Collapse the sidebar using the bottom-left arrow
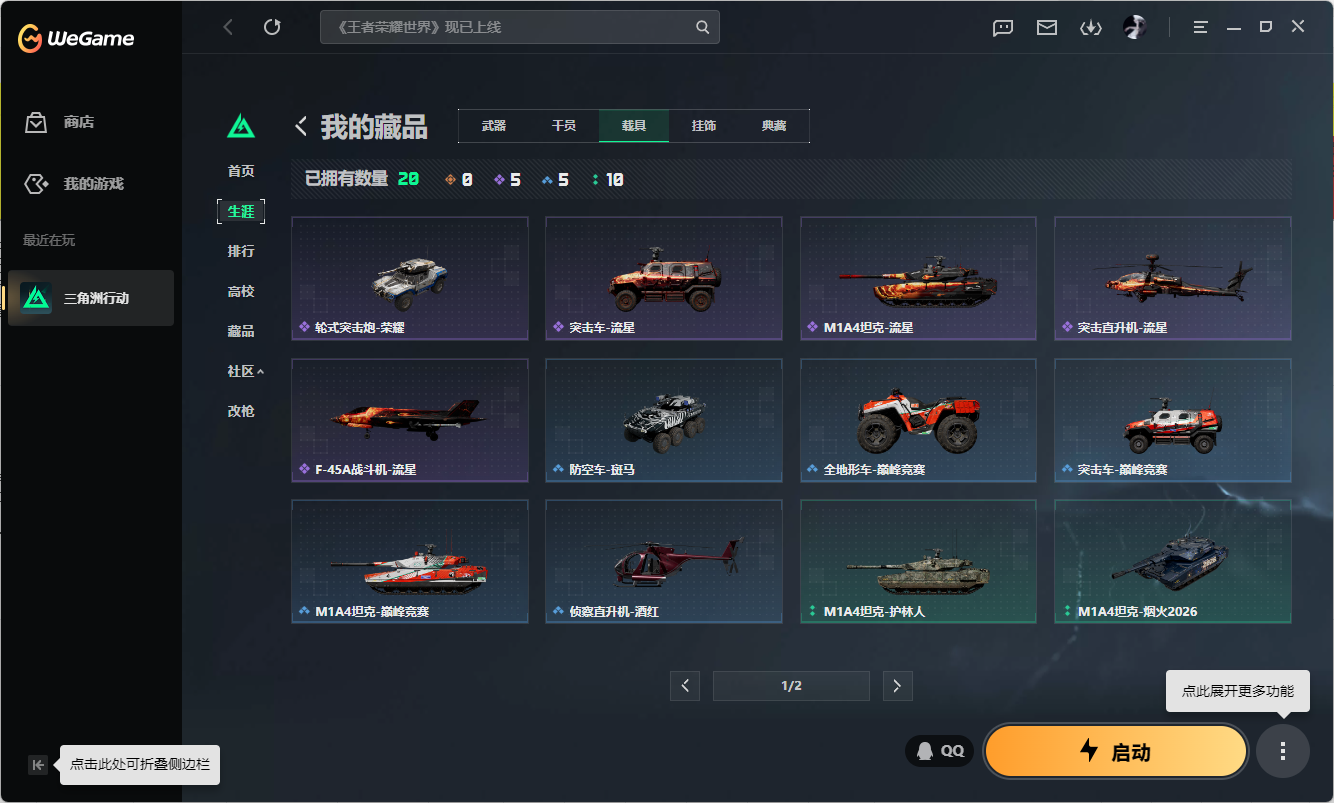This screenshot has height=803, width=1334. point(37,764)
